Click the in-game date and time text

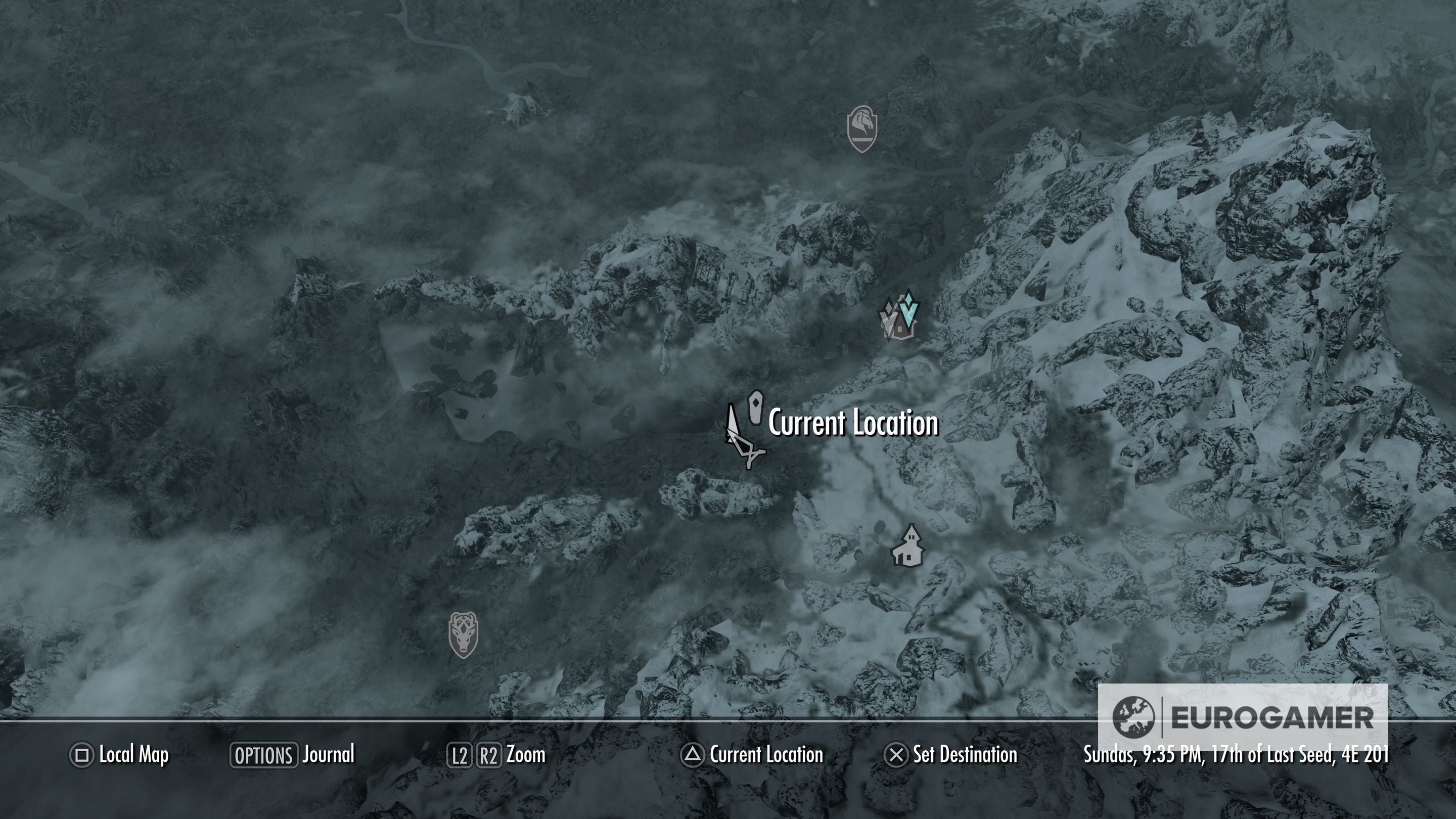(1241, 755)
